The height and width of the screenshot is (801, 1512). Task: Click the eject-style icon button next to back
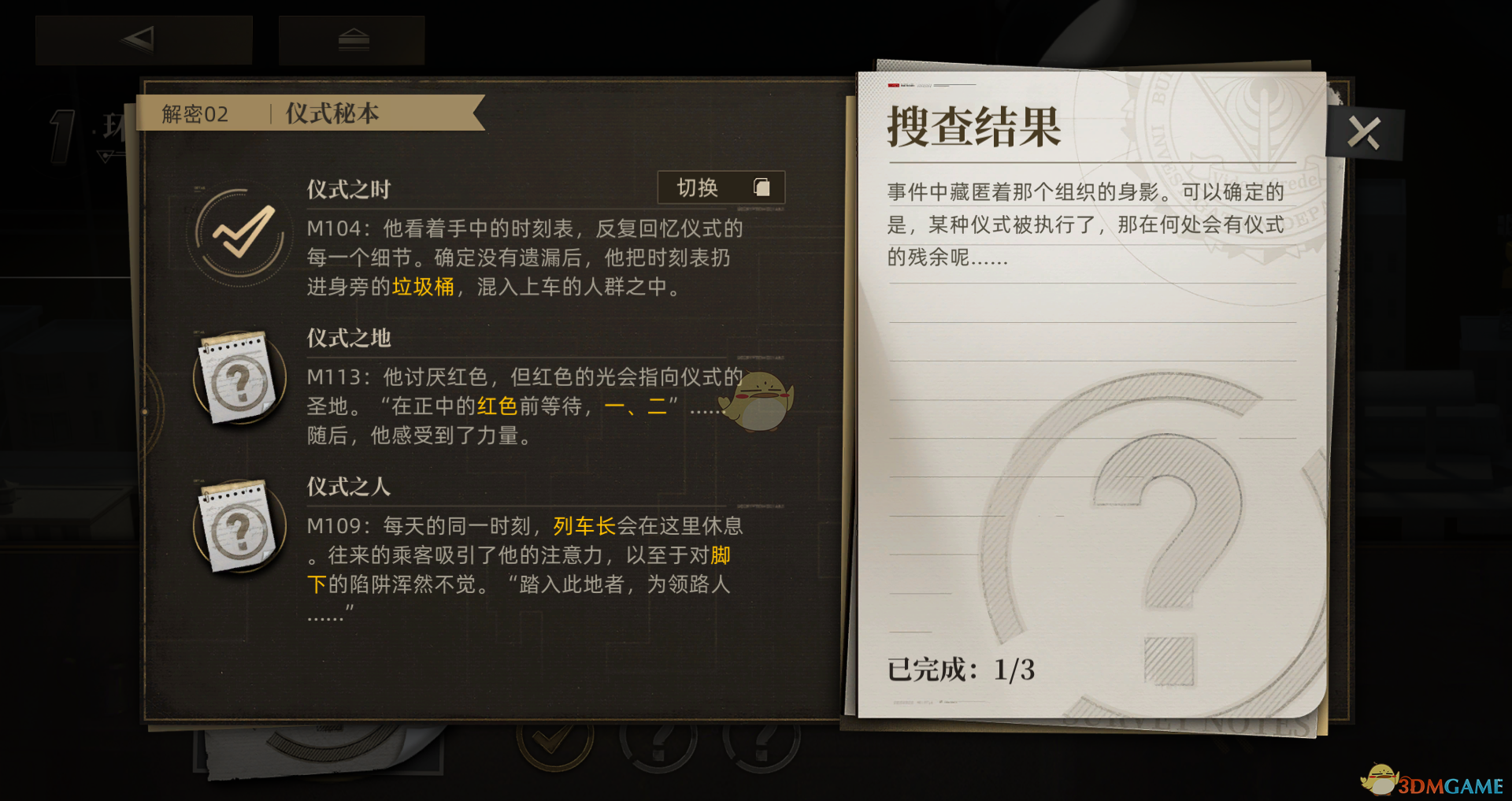[353, 39]
